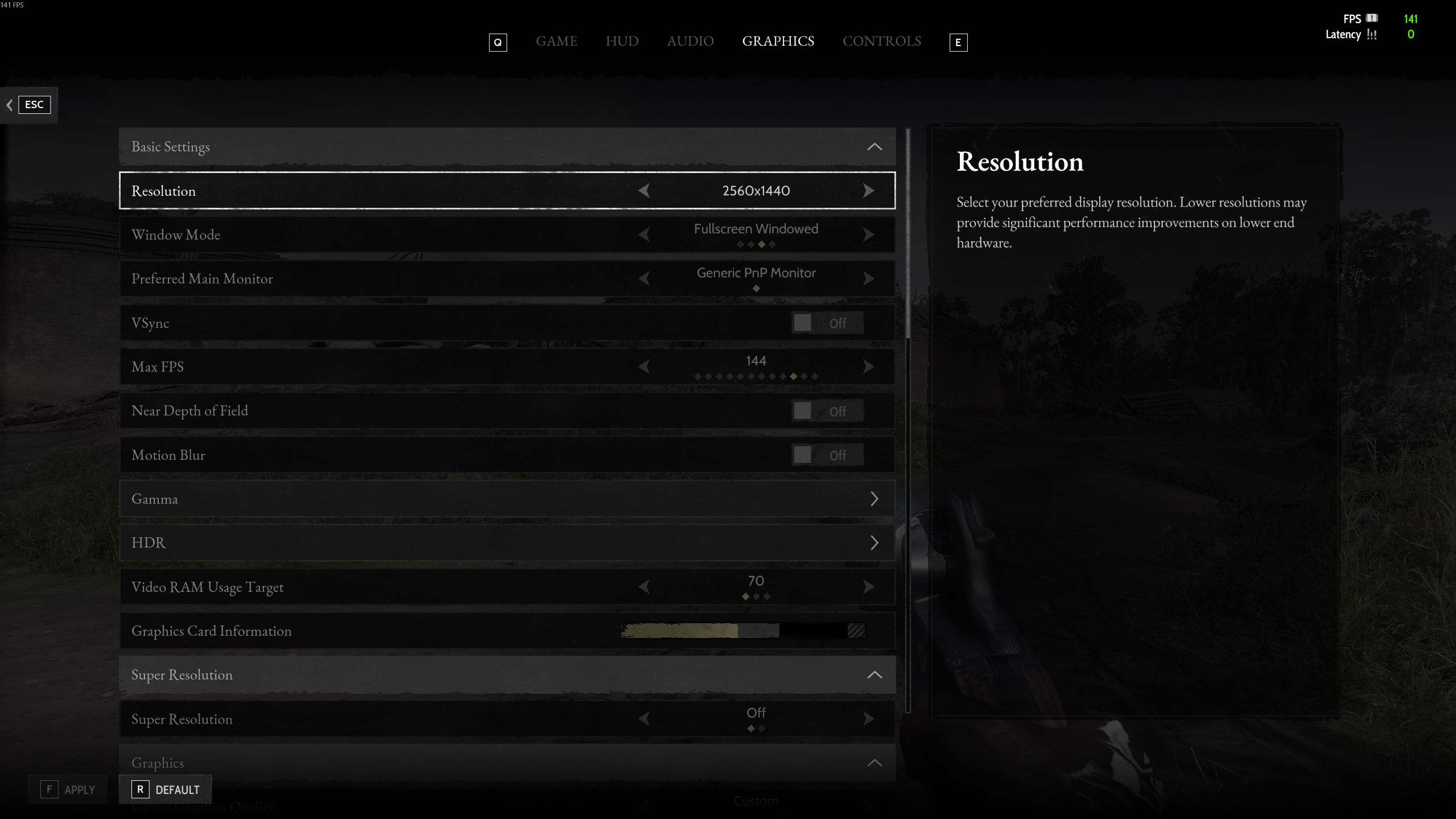Increase Resolution with the right arrow
This screenshot has width=1456, height=819.
pos(868,191)
